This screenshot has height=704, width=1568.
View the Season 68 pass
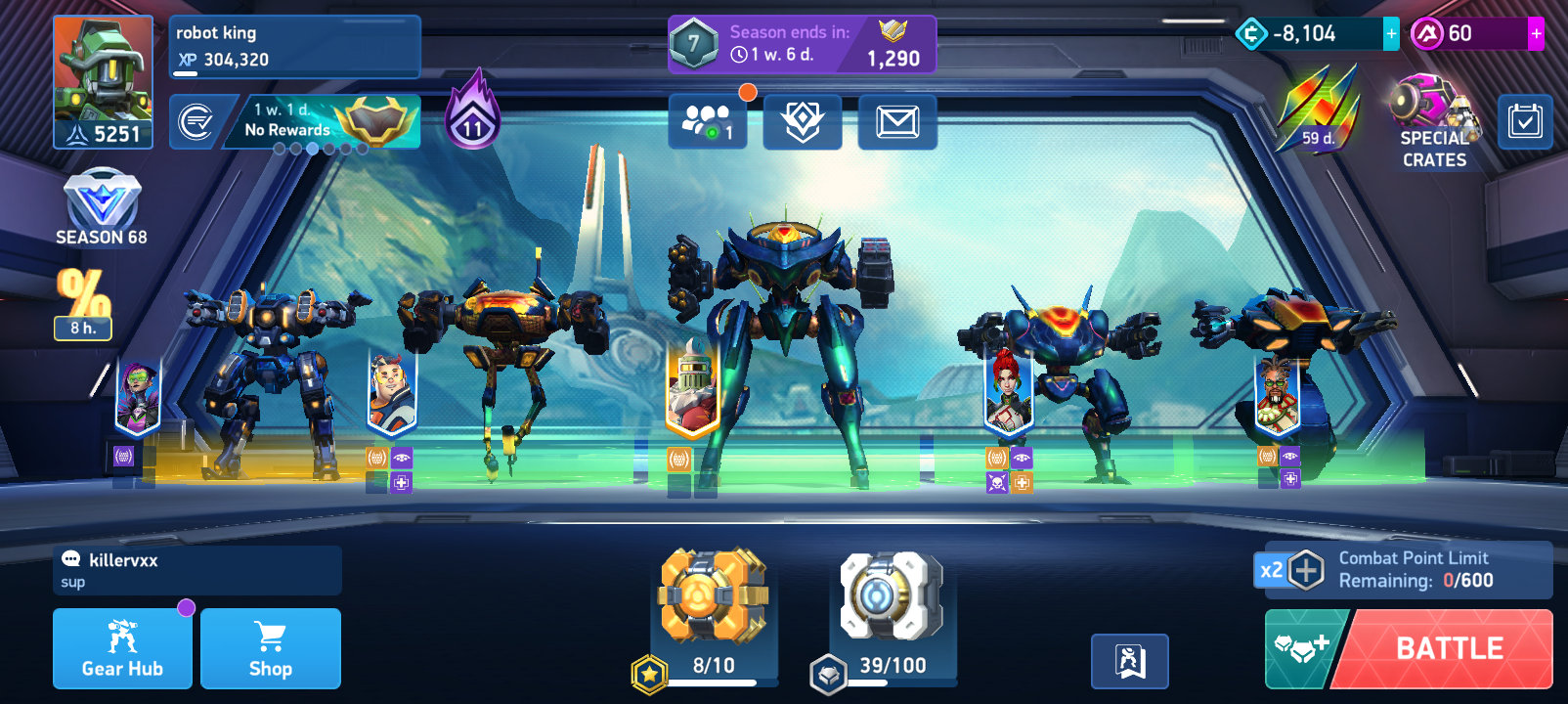tap(102, 208)
